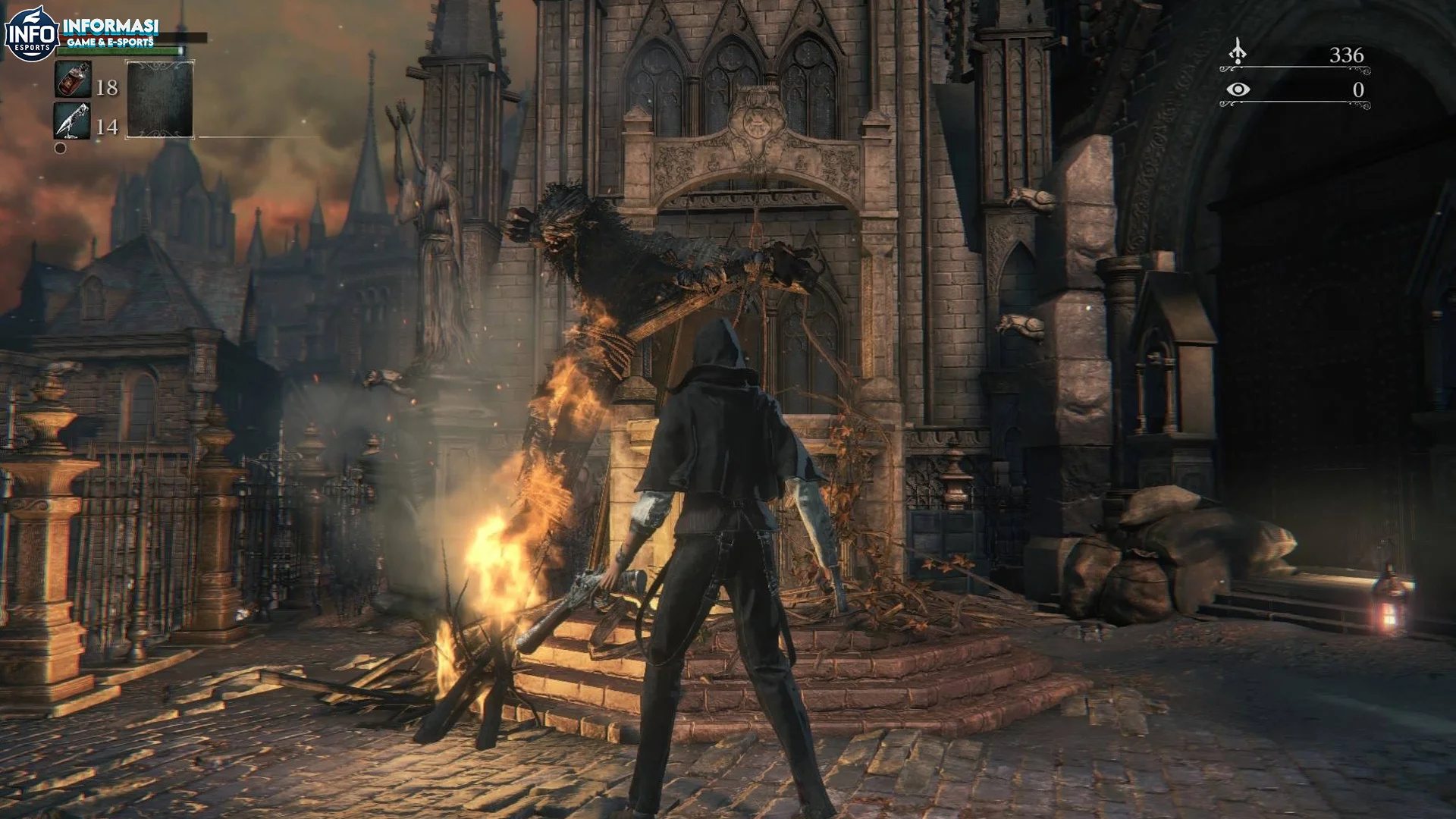The image size is (1456, 819).
Task: Click the wing emblem inside the INFO logo
Action: pos(33,17)
